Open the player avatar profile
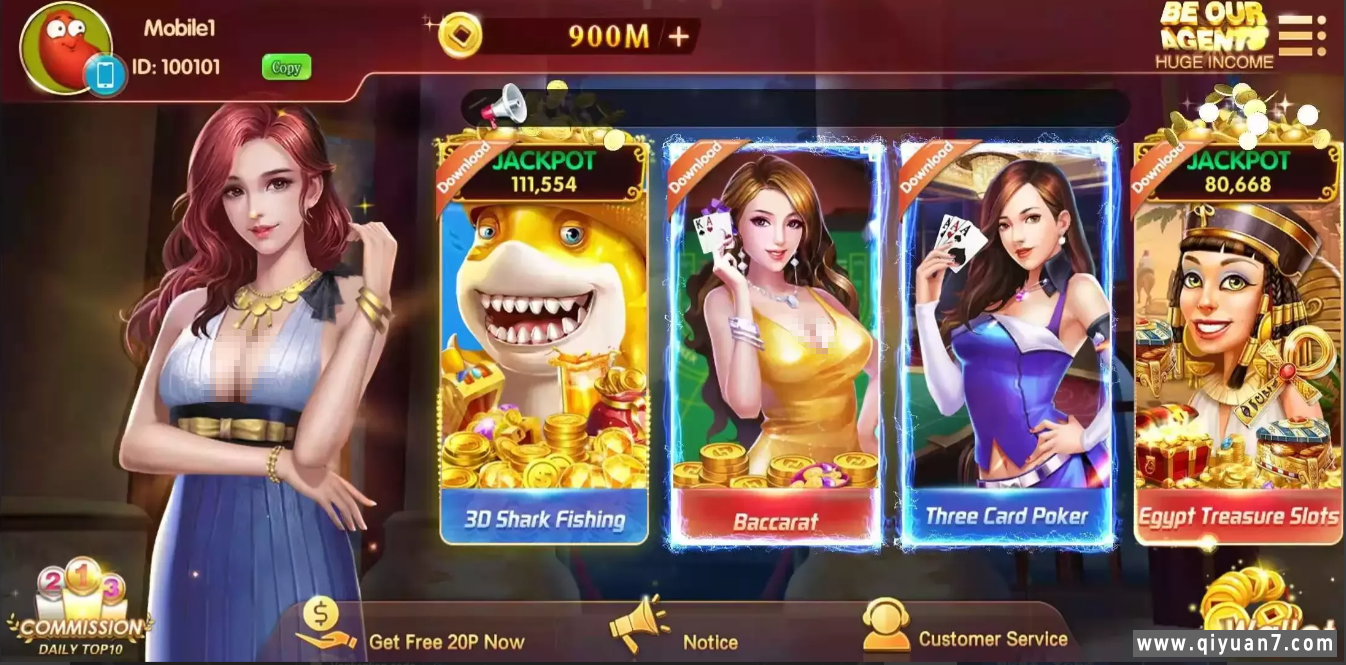The width and height of the screenshot is (1346, 665). 66,48
